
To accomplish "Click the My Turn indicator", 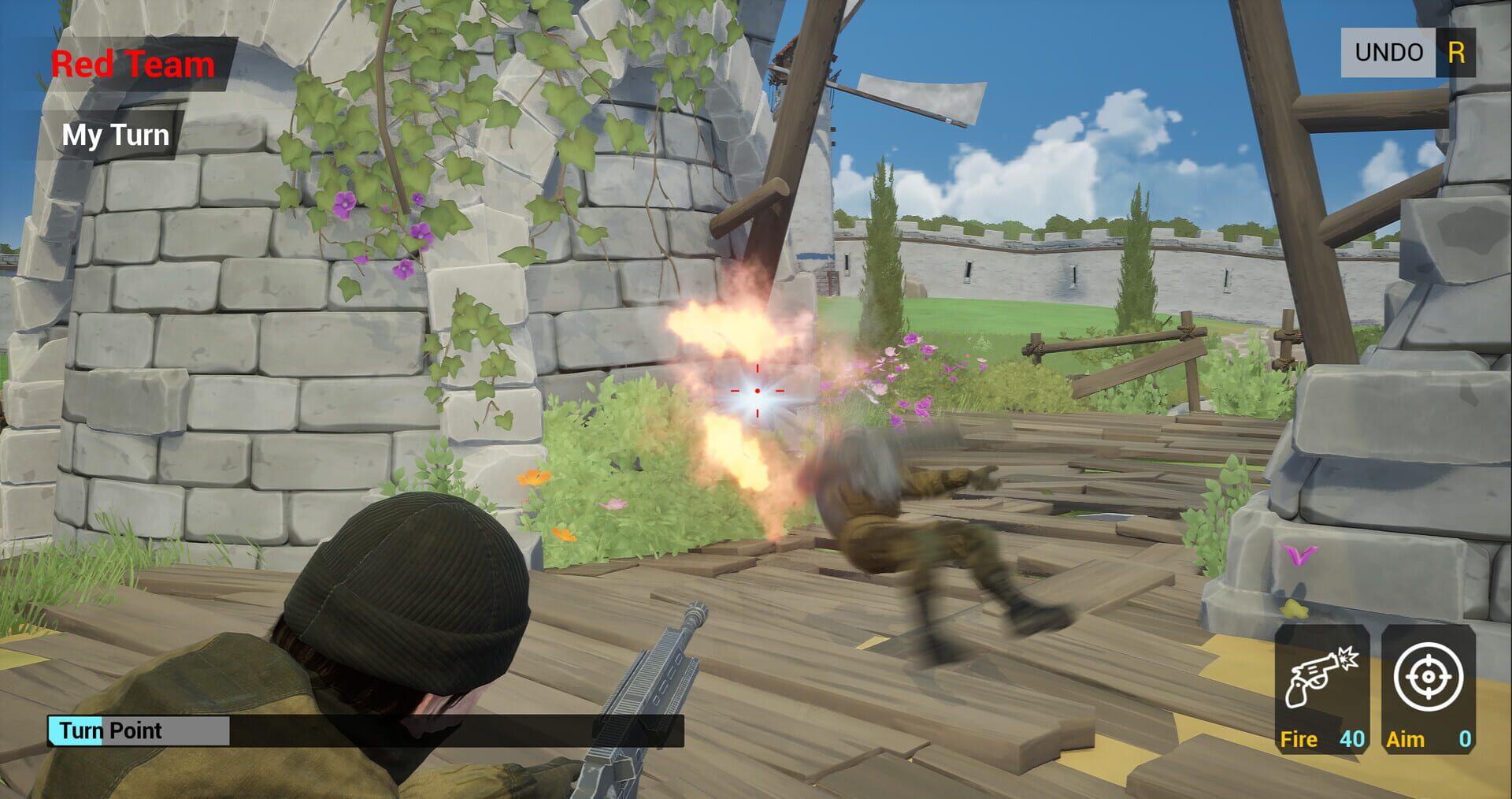I will (115, 135).
